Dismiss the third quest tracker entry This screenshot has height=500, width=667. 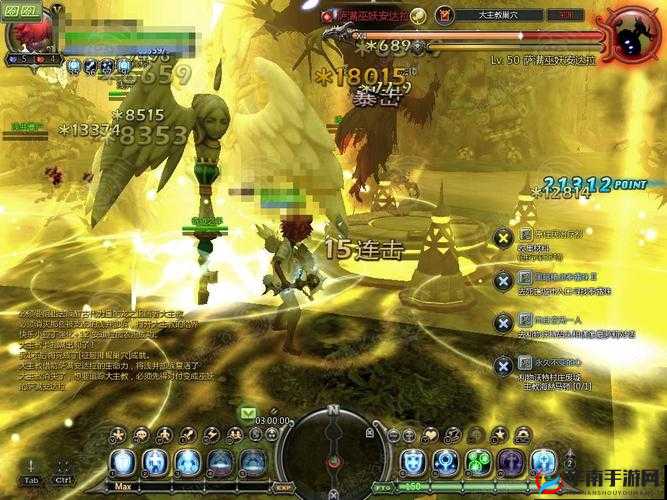click(503, 323)
